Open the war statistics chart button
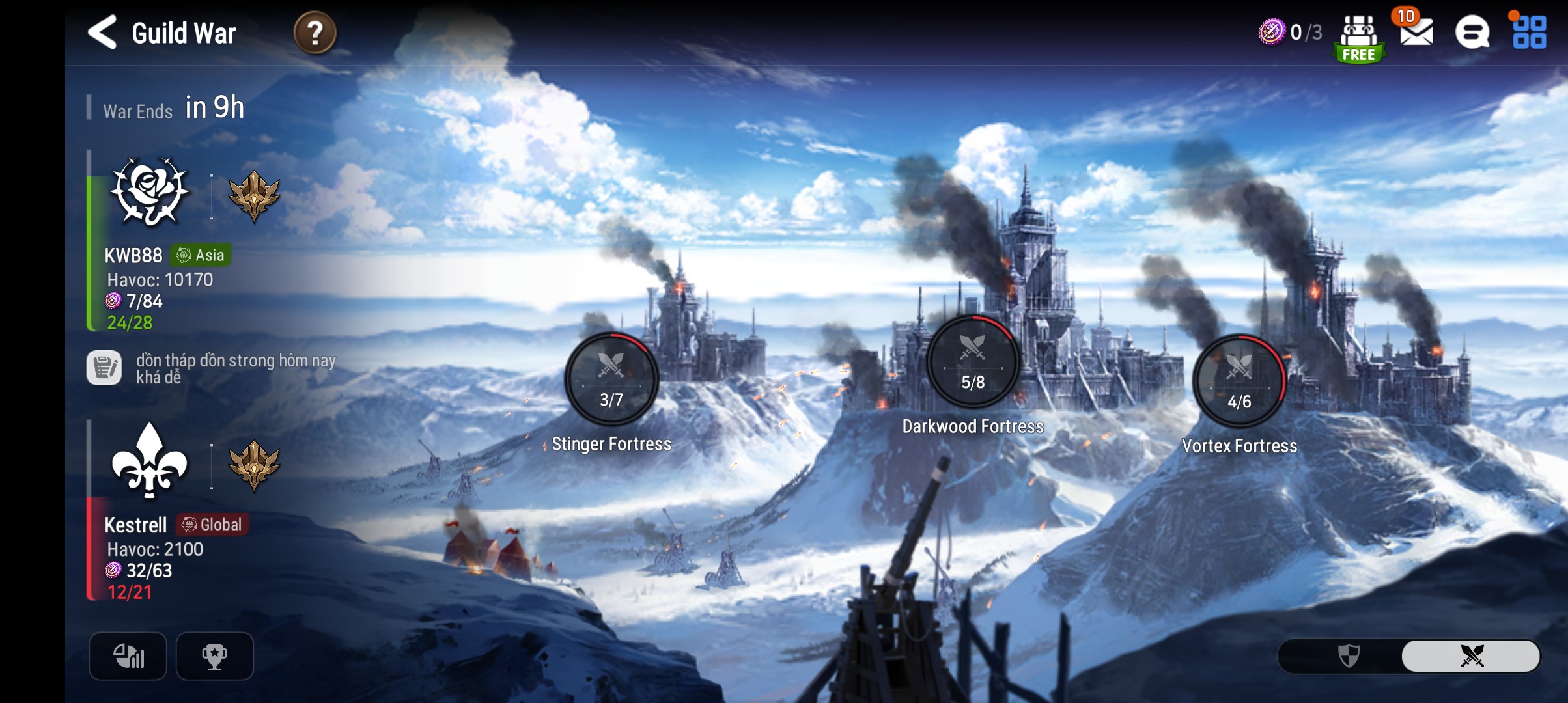This screenshot has width=1568, height=703. coord(128,655)
